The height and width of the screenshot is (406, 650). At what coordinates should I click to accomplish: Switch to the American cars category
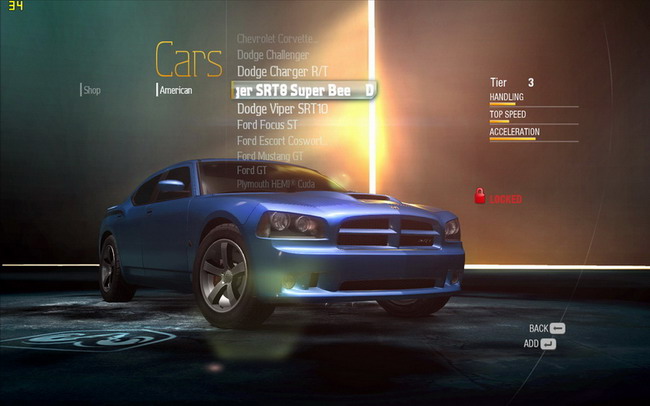[176, 90]
